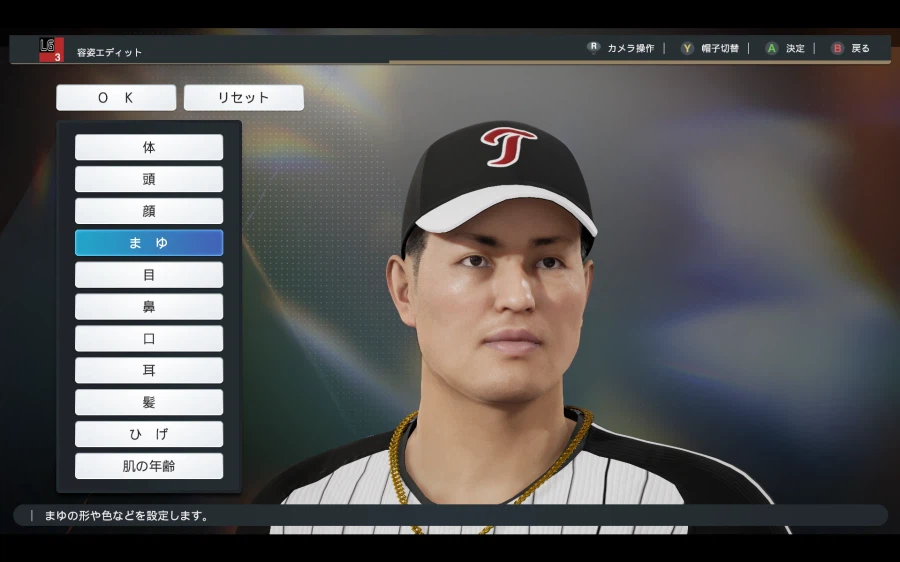
Task: Open the 体 body settings
Action: click(x=149, y=147)
